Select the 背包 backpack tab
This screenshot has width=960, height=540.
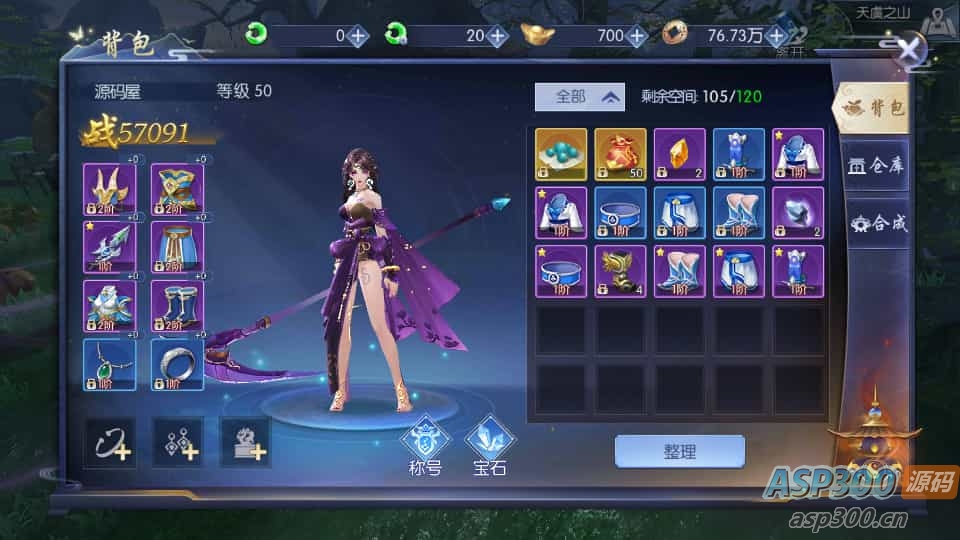click(x=875, y=107)
